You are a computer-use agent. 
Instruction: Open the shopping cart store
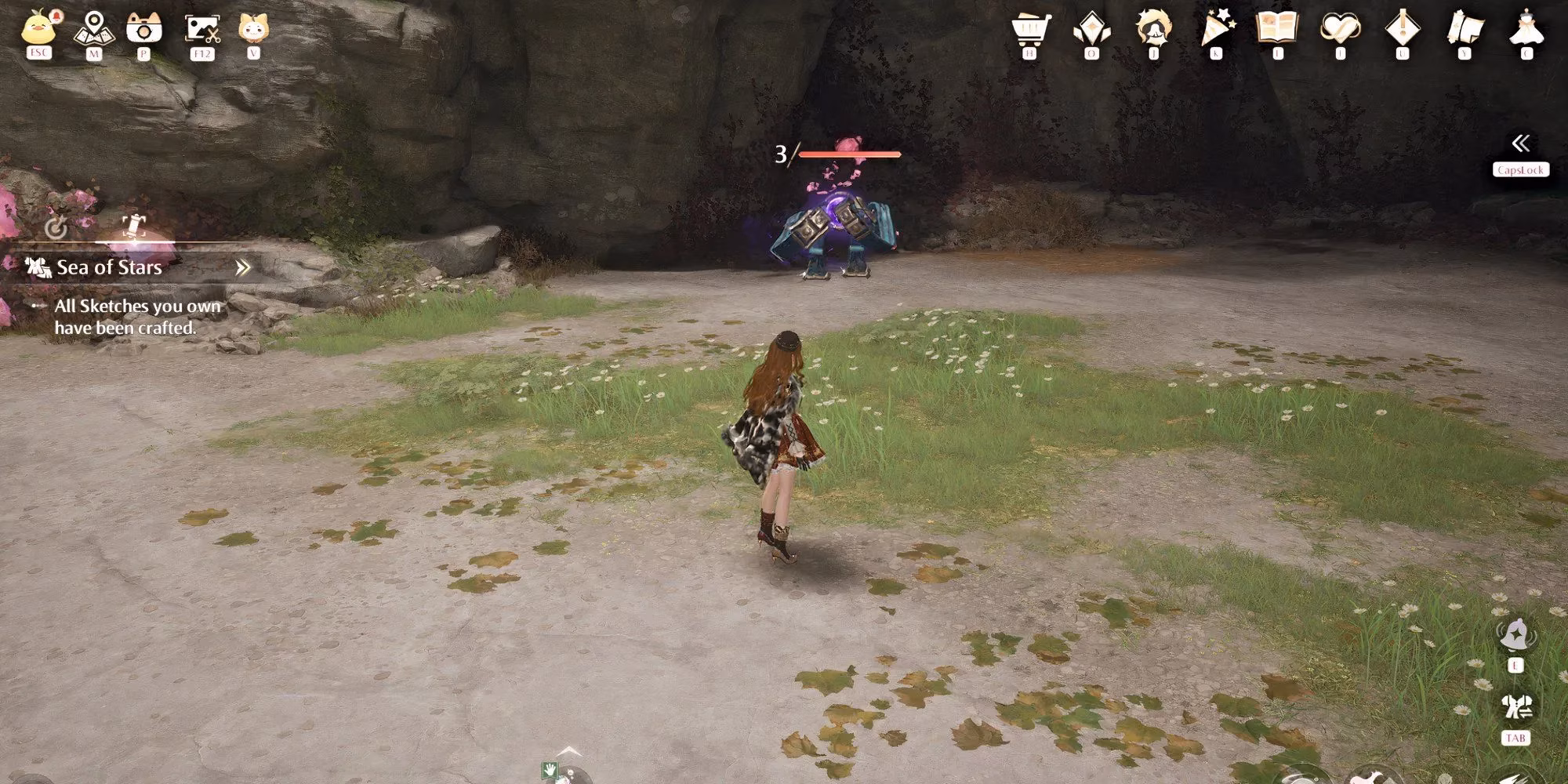click(x=1030, y=29)
